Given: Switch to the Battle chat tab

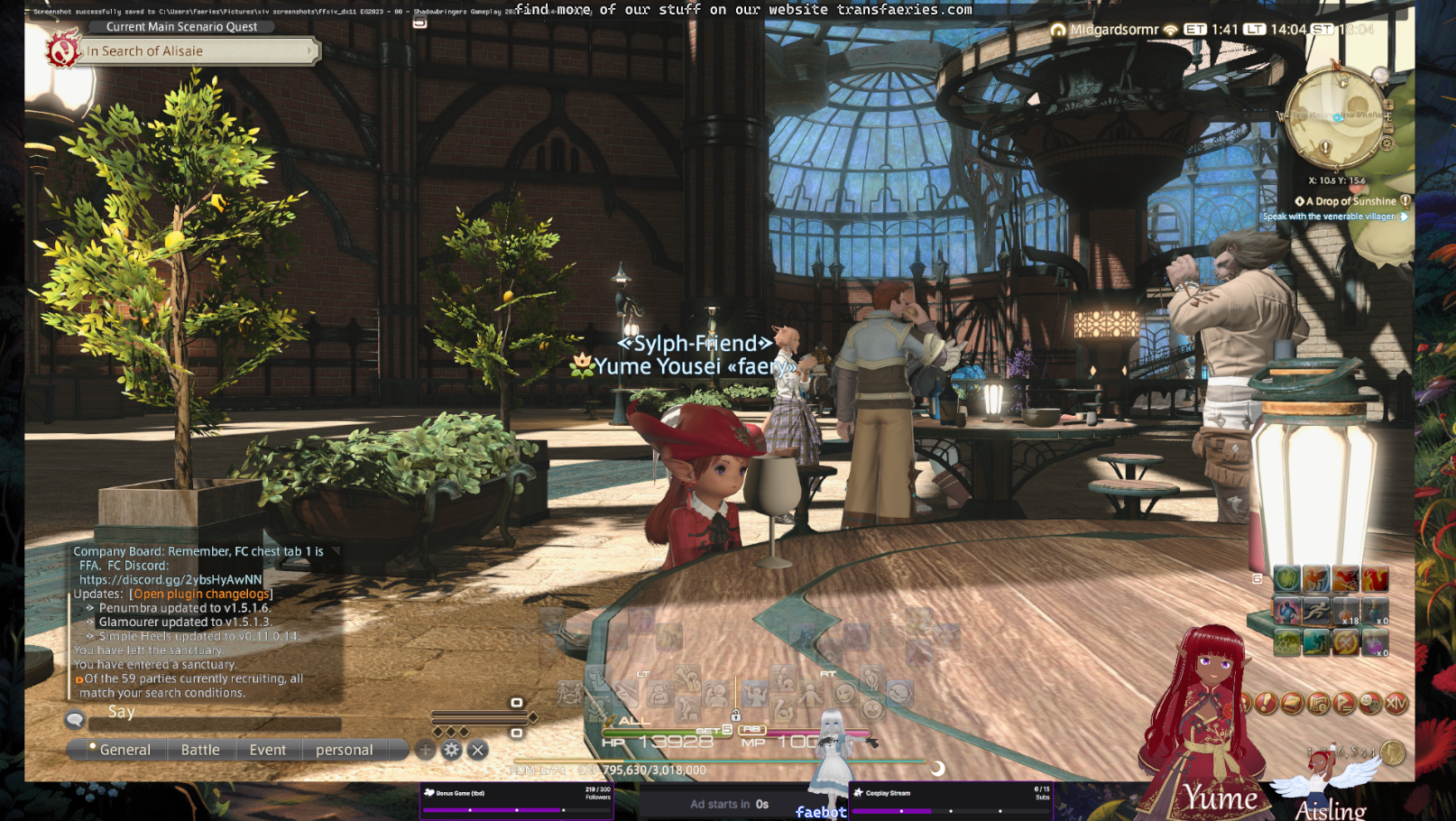Looking at the screenshot, I should [200, 750].
